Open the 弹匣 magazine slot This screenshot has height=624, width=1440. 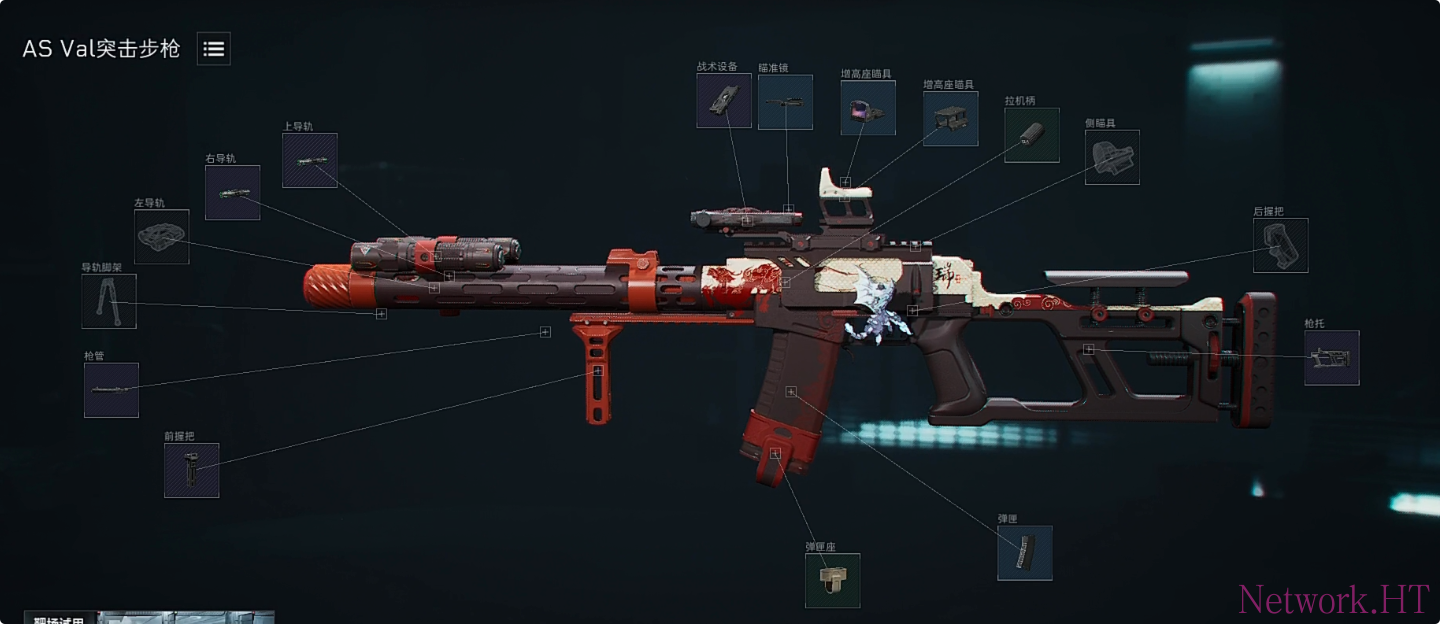tap(1024, 553)
